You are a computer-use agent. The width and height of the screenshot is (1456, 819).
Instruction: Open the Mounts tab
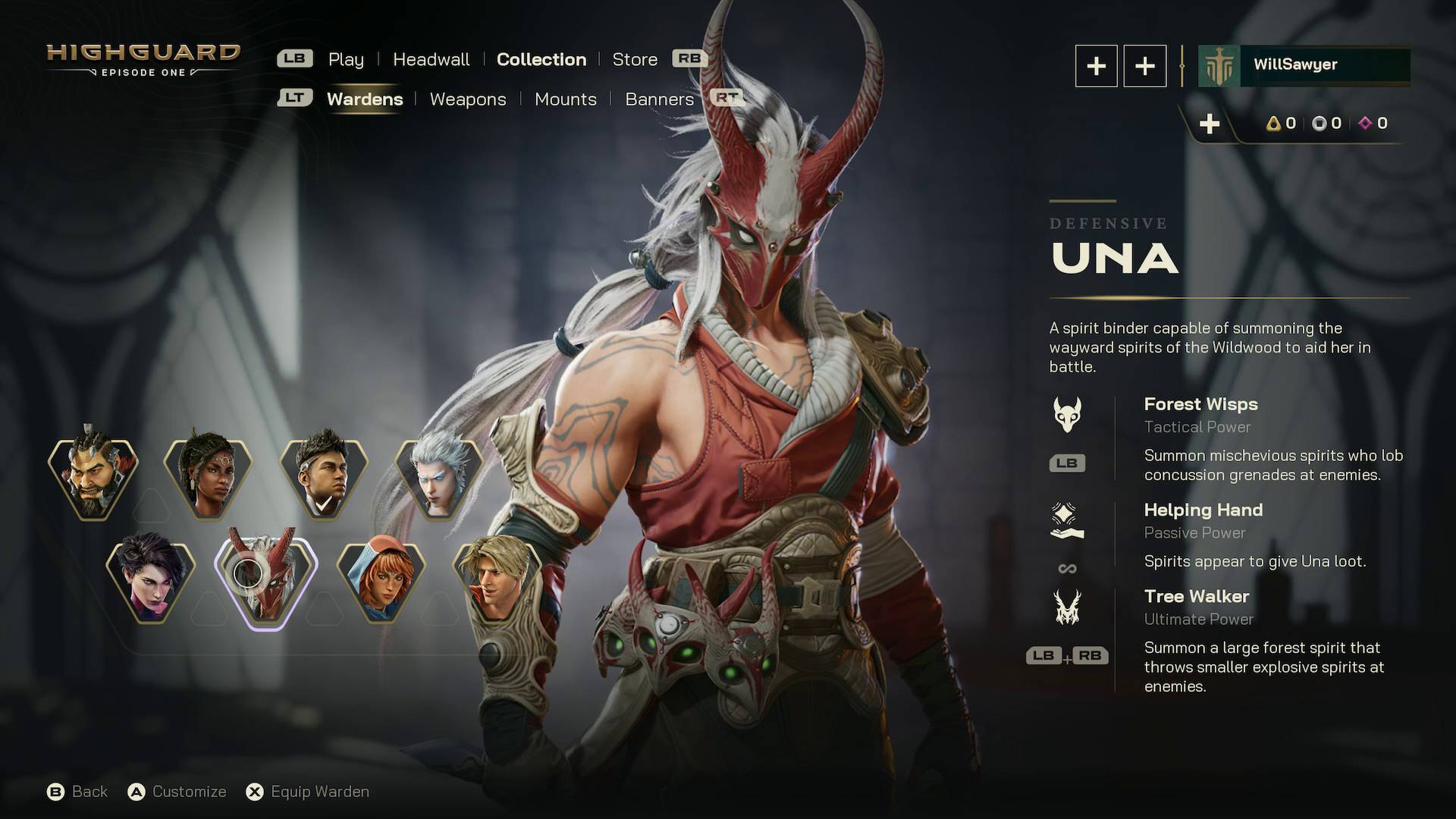pos(565,99)
